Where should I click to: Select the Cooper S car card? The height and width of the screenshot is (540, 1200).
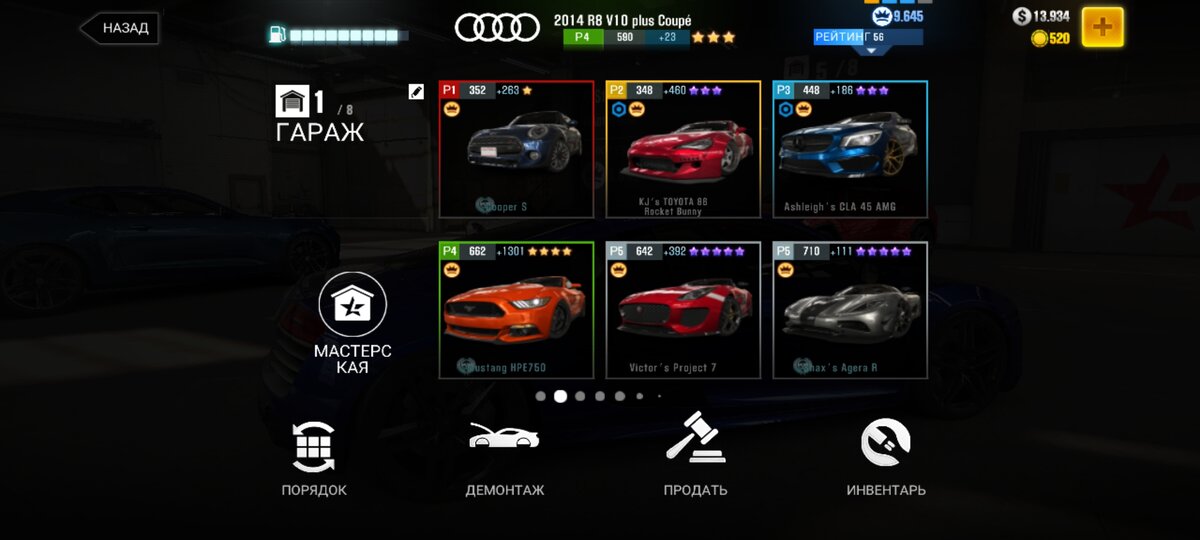(516, 150)
